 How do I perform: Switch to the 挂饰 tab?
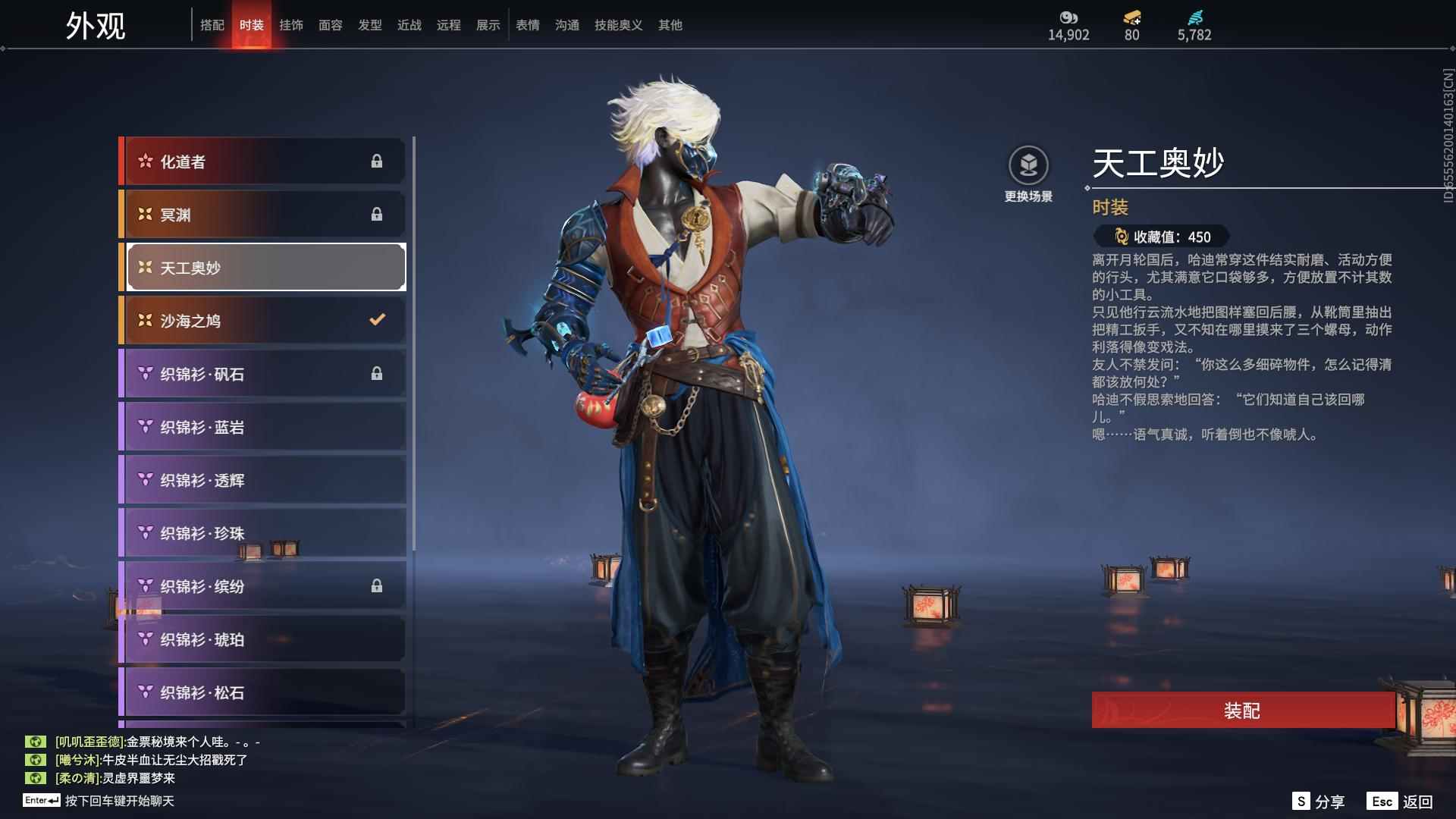(291, 25)
